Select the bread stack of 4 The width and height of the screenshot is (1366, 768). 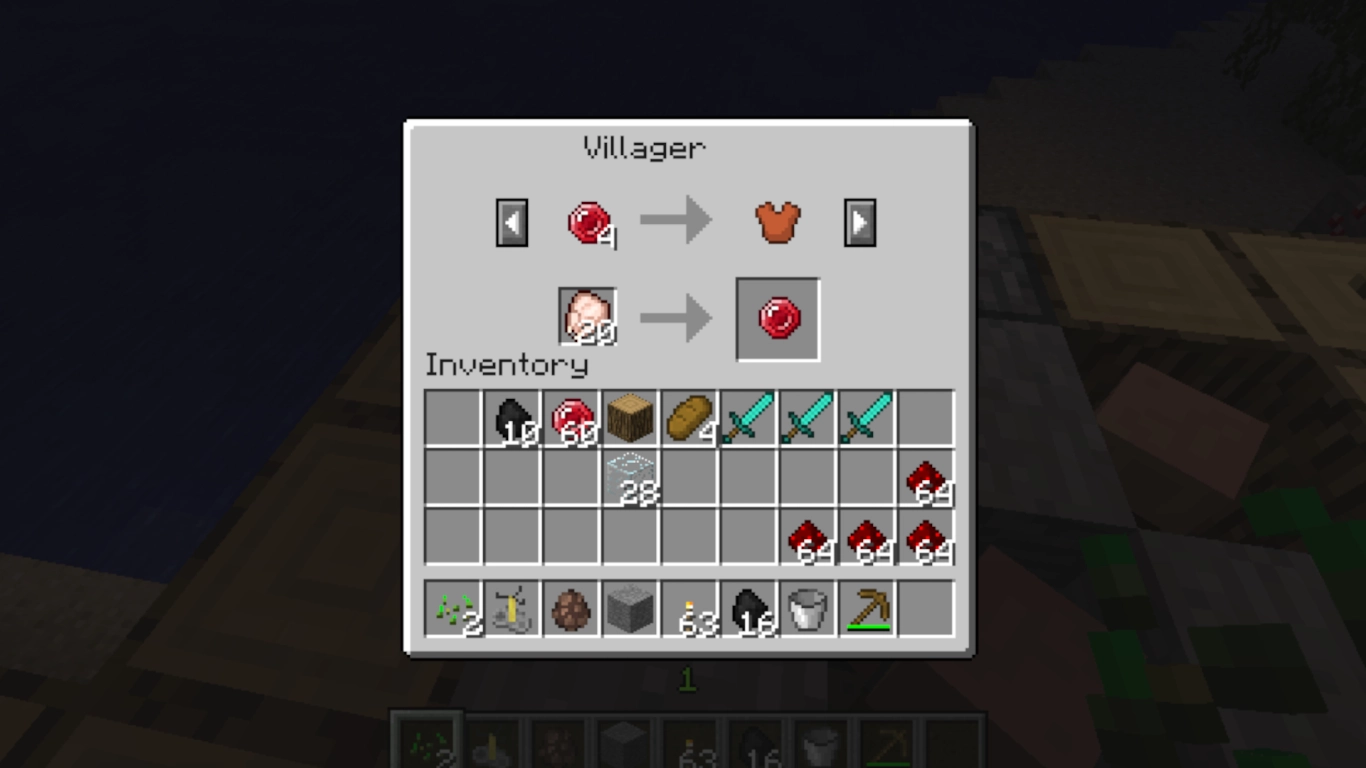689,418
